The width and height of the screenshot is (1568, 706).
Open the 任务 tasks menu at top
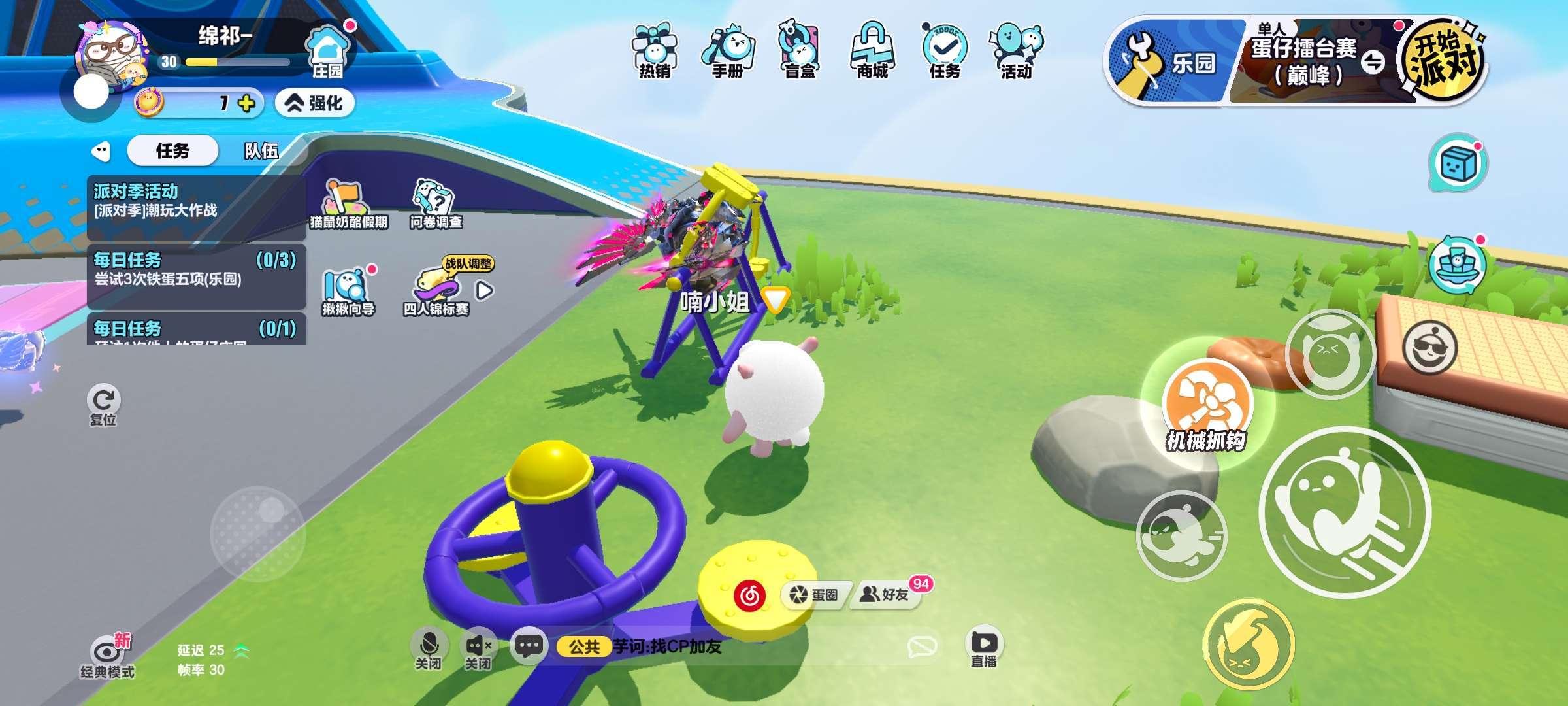tap(945, 51)
